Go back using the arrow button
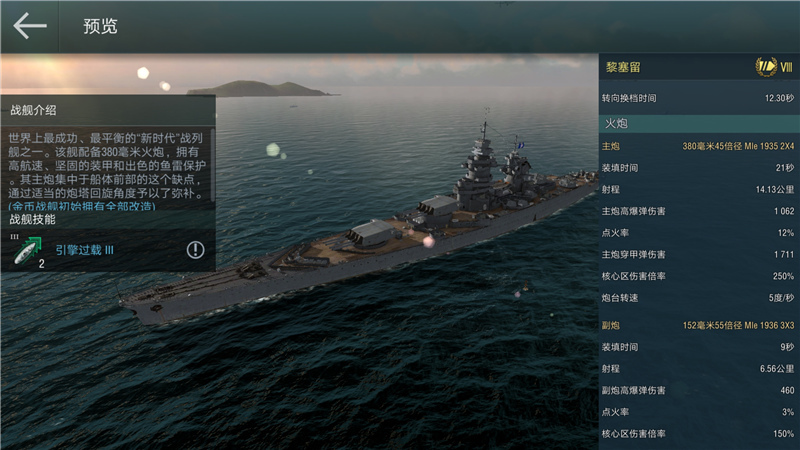 [x=30, y=26]
